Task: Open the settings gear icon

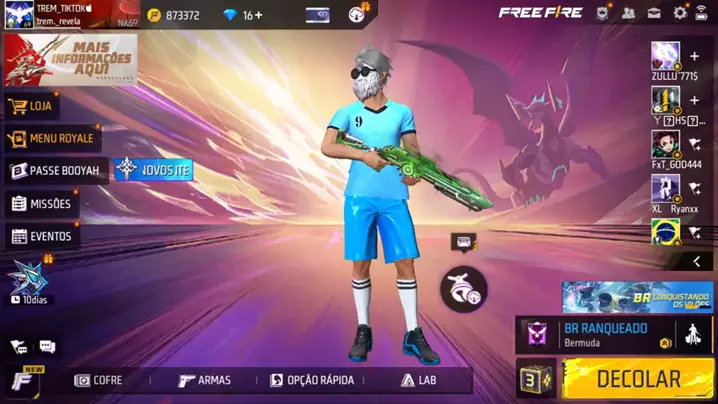Action: [x=680, y=13]
